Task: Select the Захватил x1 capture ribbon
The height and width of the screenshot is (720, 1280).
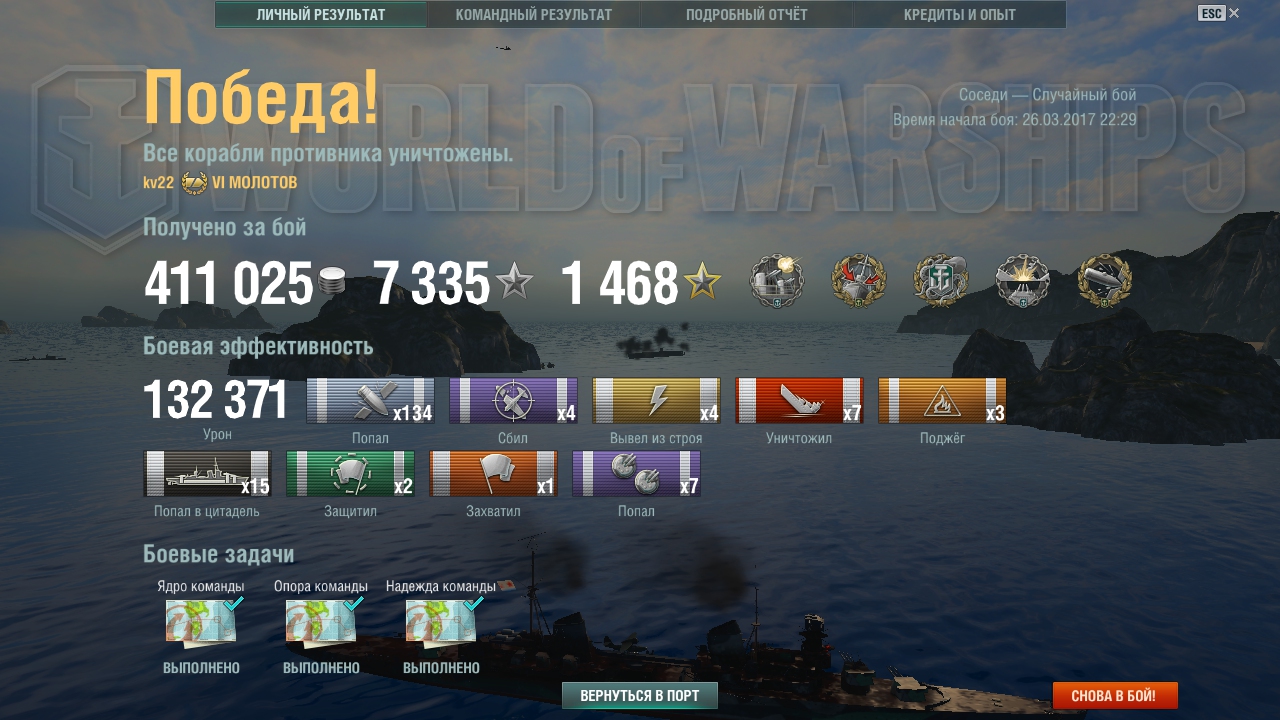Action: [x=493, y=473]
